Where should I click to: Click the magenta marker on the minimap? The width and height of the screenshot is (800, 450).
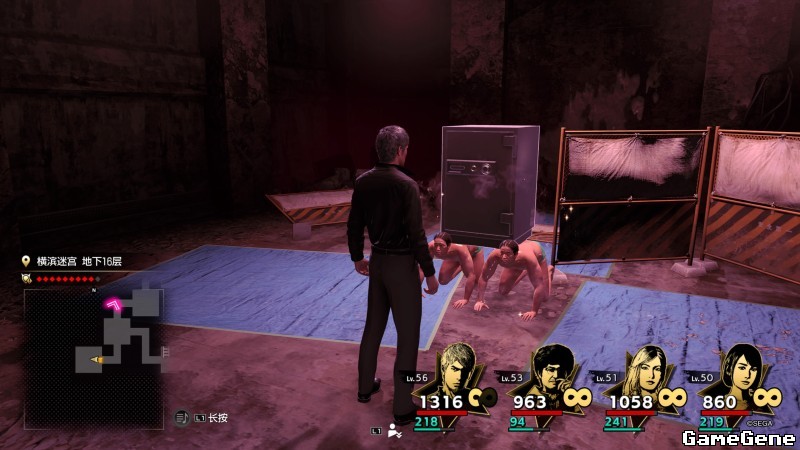tap(118, 303)
